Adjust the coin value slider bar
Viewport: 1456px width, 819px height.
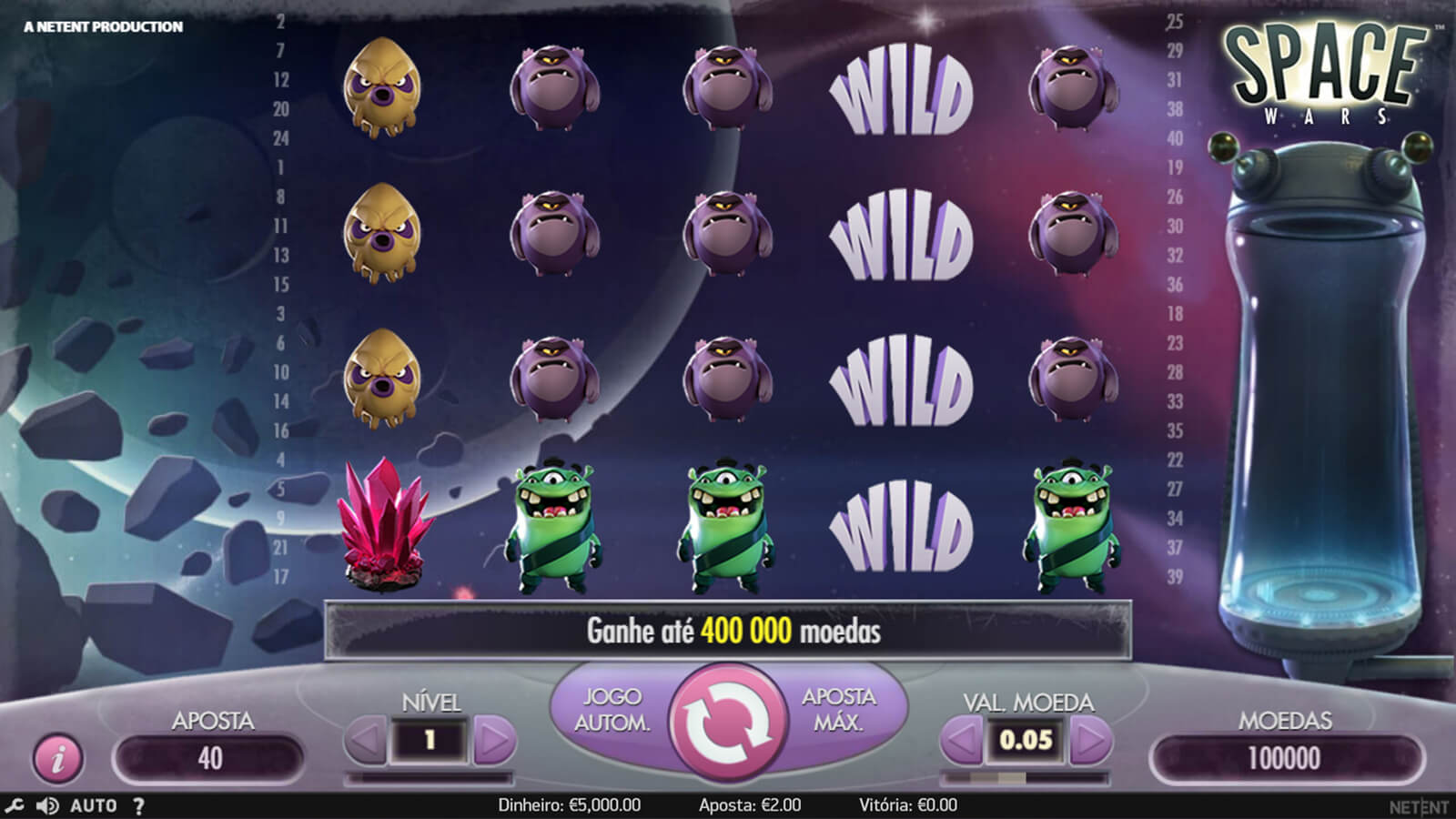pos(1025,778)
